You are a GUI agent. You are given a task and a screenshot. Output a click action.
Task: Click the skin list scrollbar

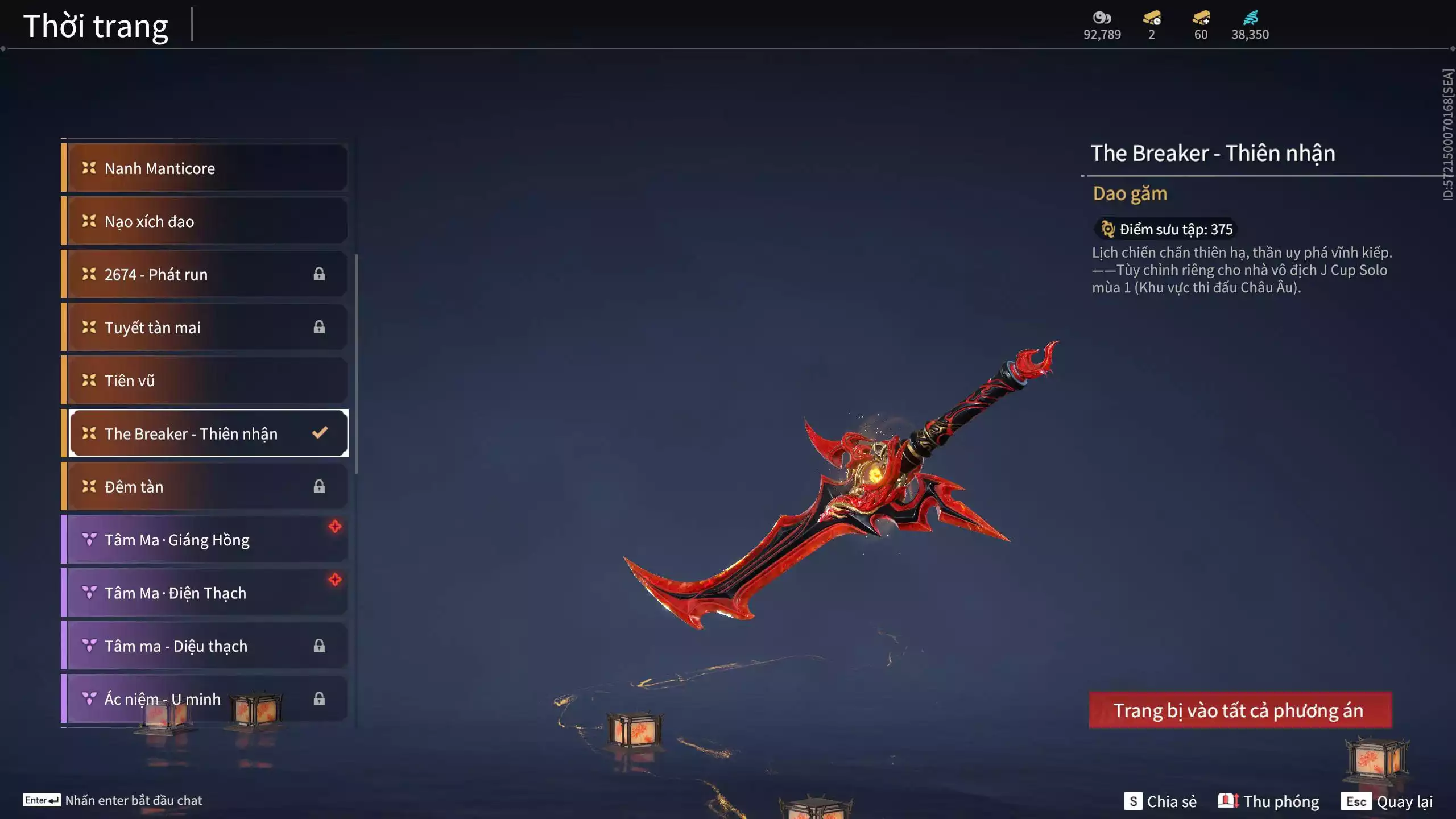[356, 364]
